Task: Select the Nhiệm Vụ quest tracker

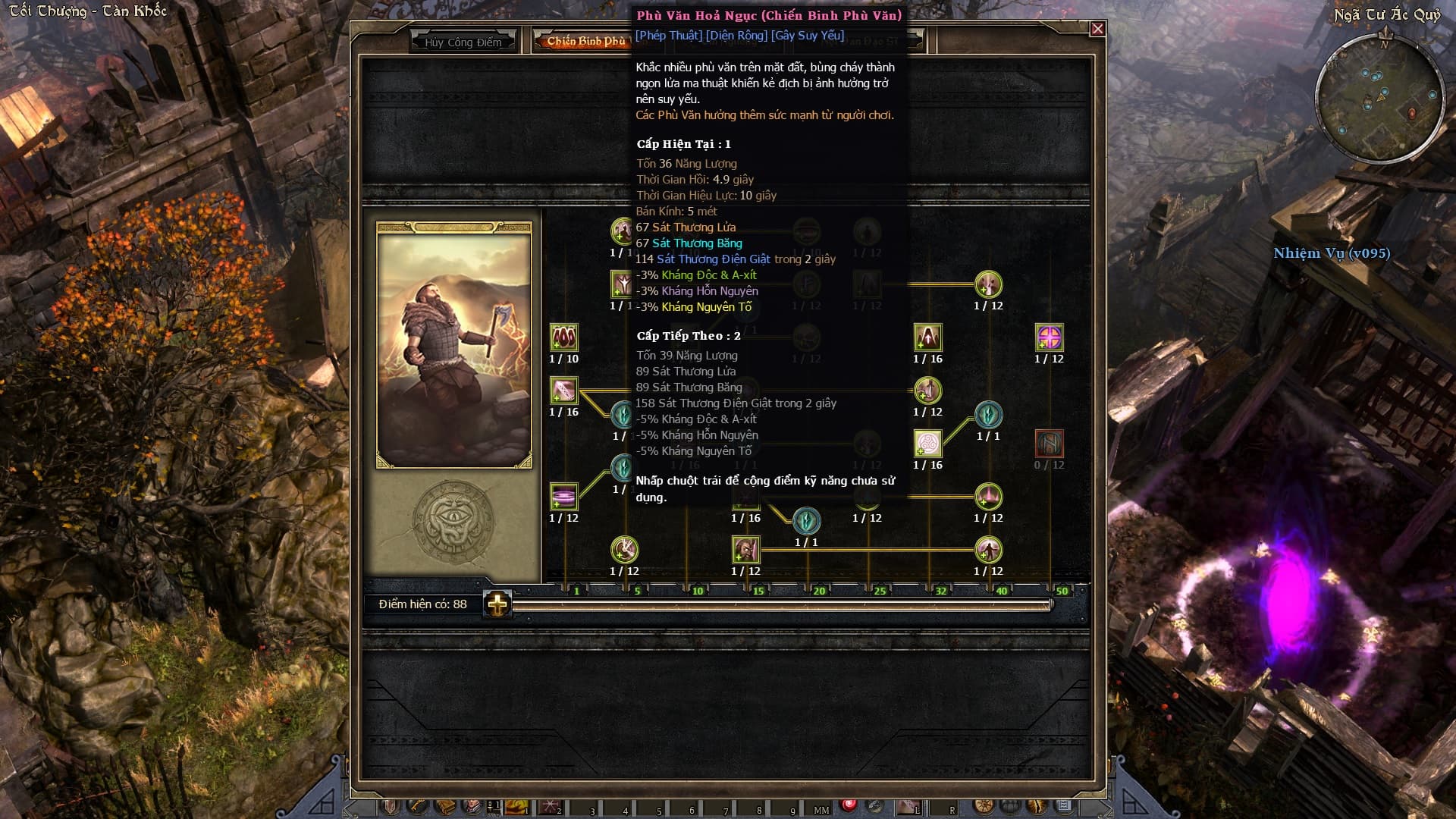Action: click(1332, 253)
